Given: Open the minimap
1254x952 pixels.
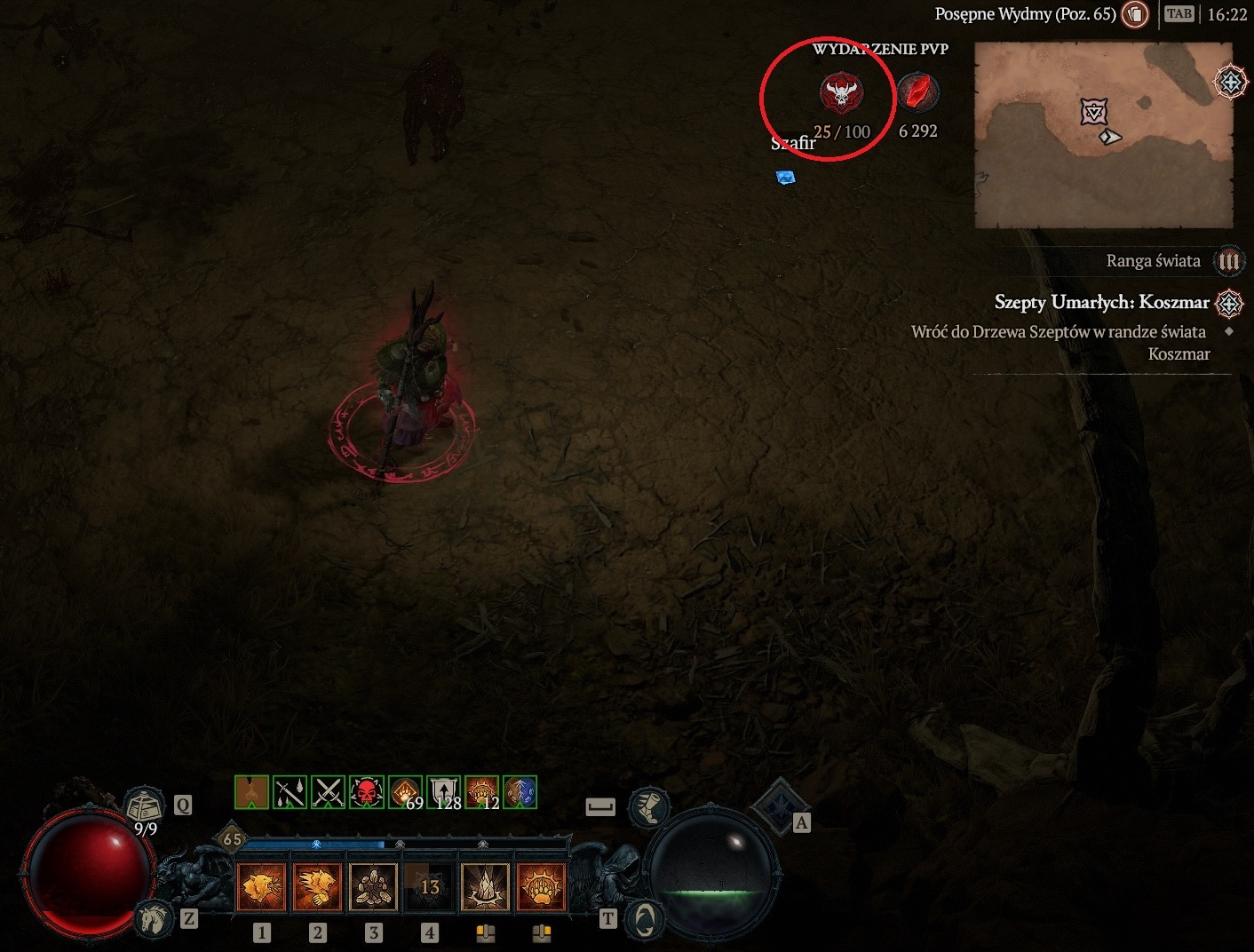Looking at the screenshot, I should pos(1103,135).
